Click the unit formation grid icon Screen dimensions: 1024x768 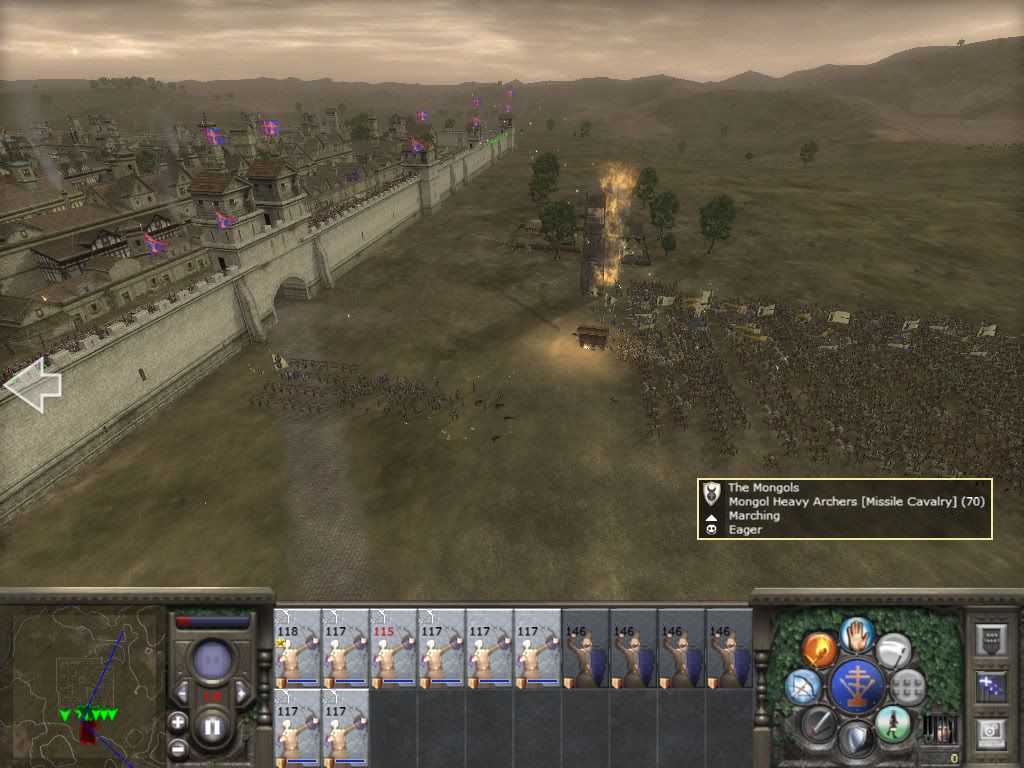coord(907,686)
